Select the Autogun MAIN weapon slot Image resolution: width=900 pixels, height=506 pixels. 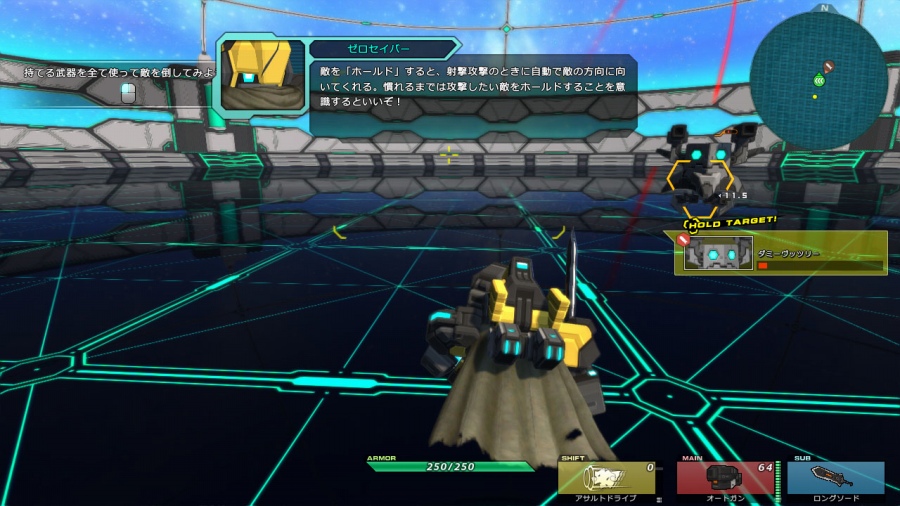tap(726, 478)
